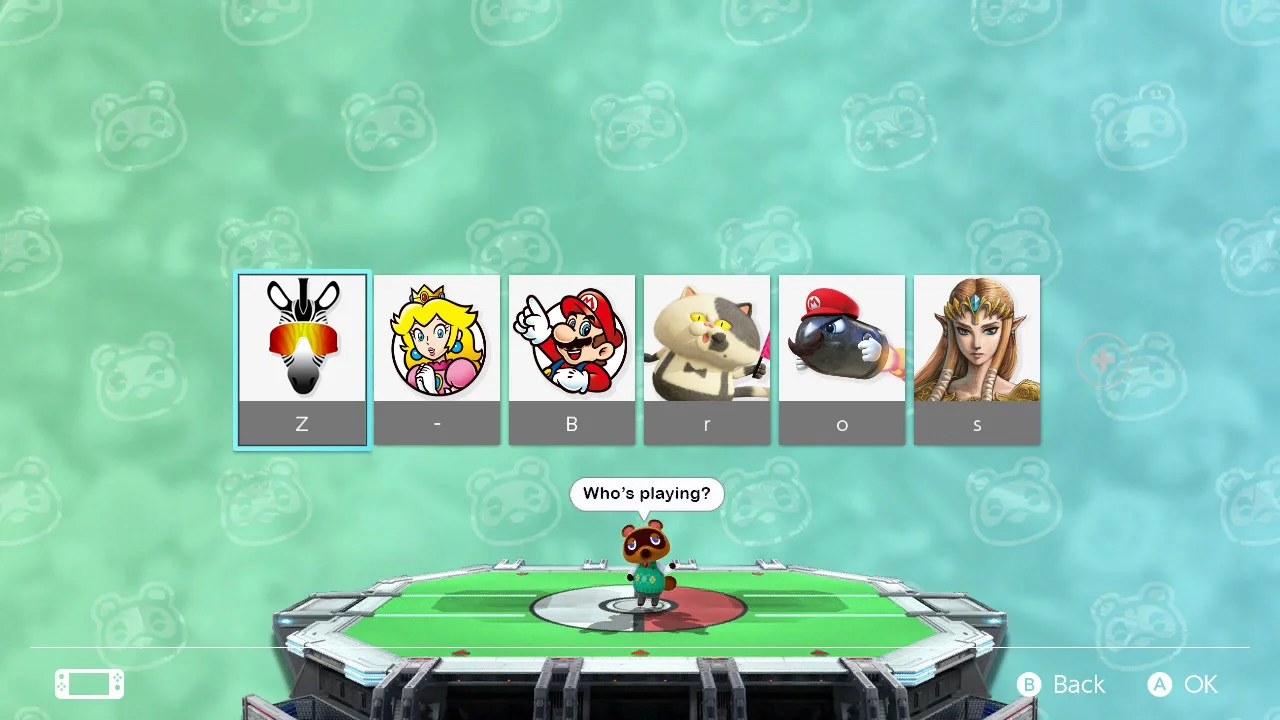
Task: Add a new user with the plus icon
Action: tap(1104, 360)
